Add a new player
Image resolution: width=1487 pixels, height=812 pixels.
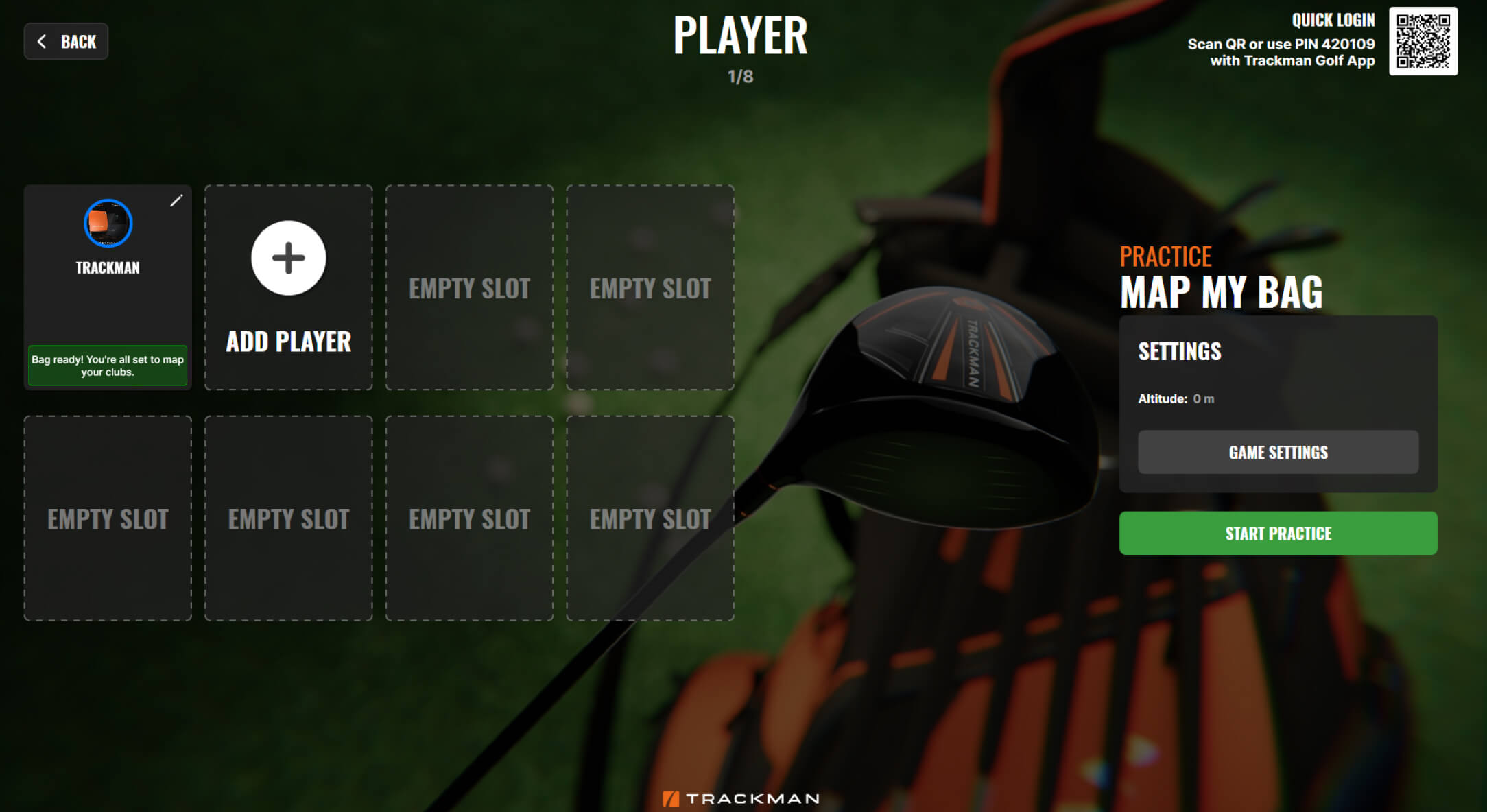point(288,259)
